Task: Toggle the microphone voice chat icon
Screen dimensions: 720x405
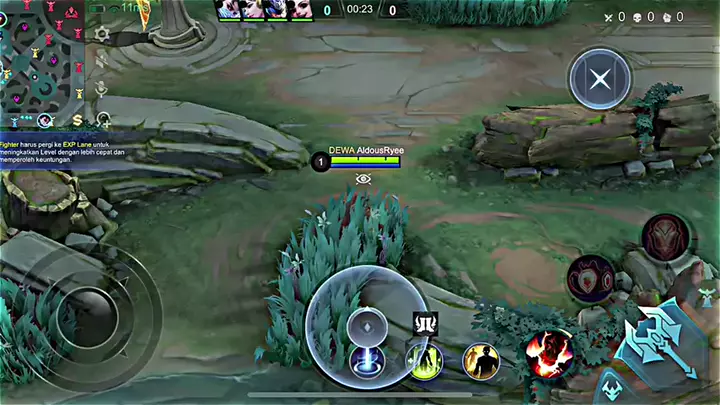Action: 101,90
